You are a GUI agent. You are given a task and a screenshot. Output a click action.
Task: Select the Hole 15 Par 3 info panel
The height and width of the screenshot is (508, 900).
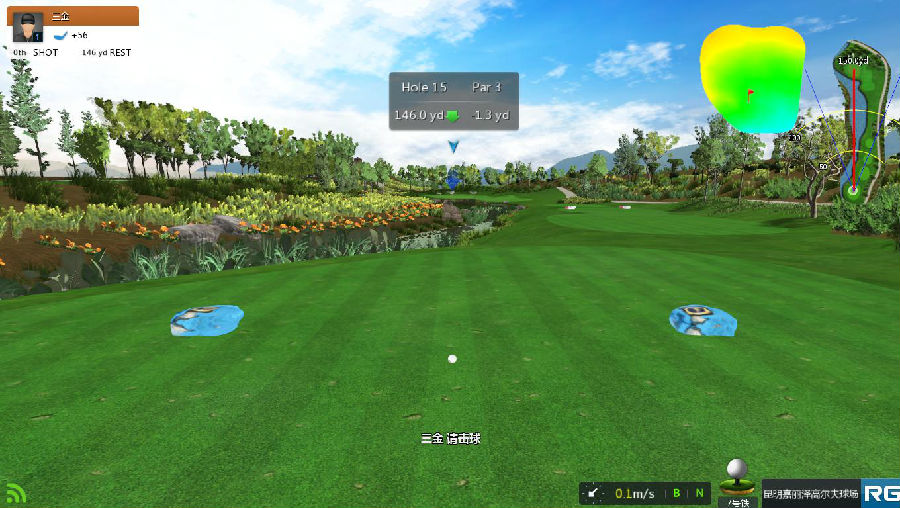coord(453,101)
